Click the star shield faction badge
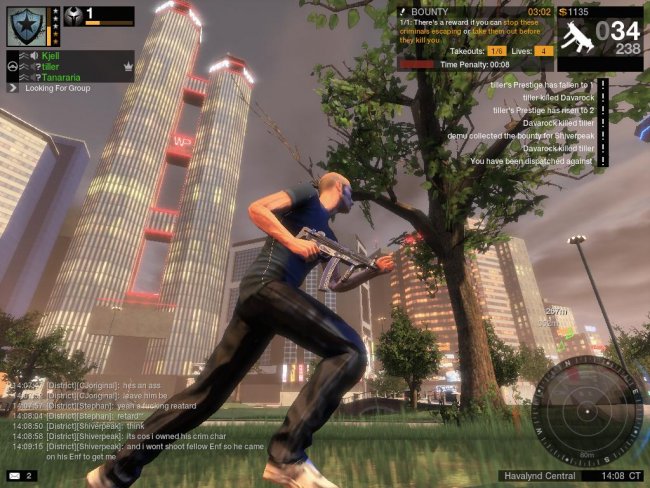Image resolution: width=650 pixels, height=488 pixels. click(24, 24)
